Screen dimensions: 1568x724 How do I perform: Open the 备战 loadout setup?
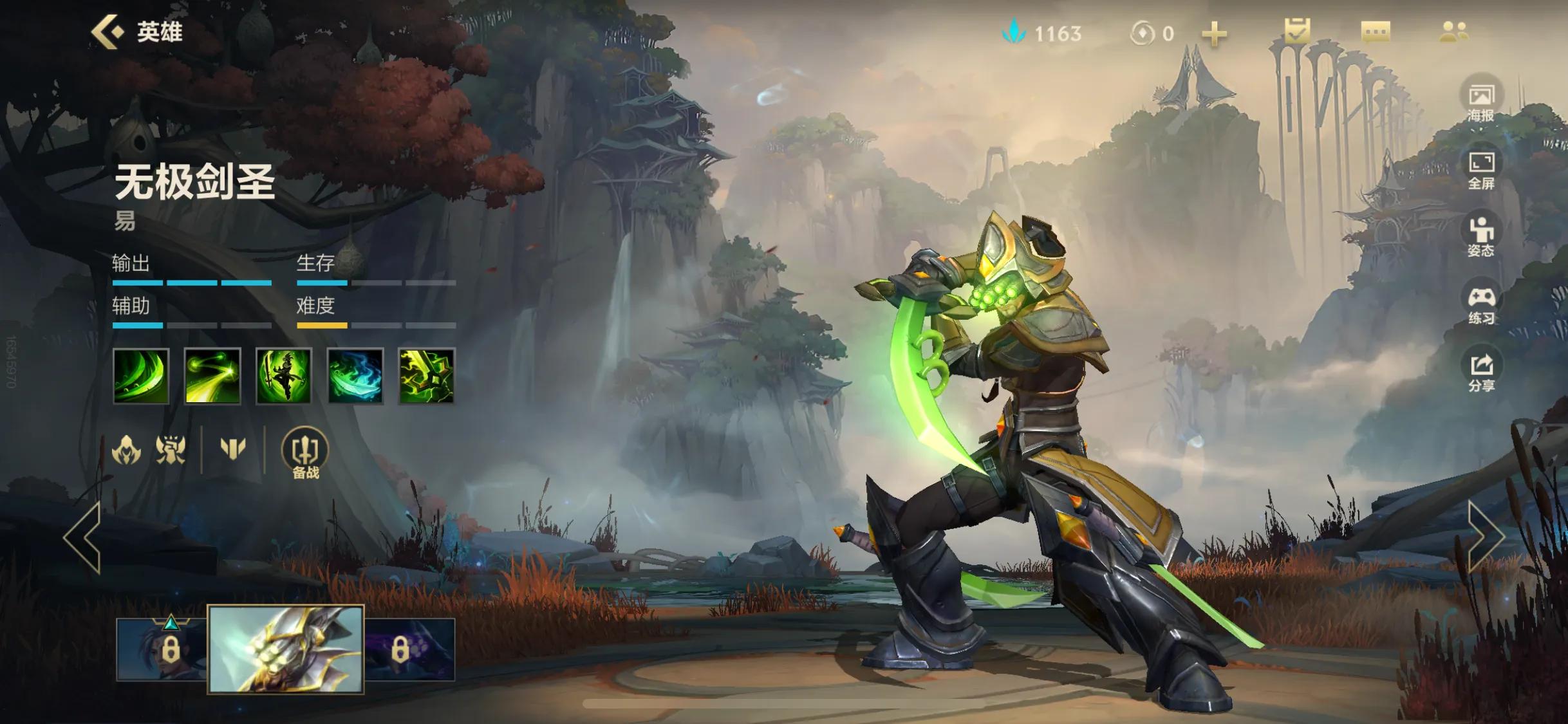tap(305, 453)
